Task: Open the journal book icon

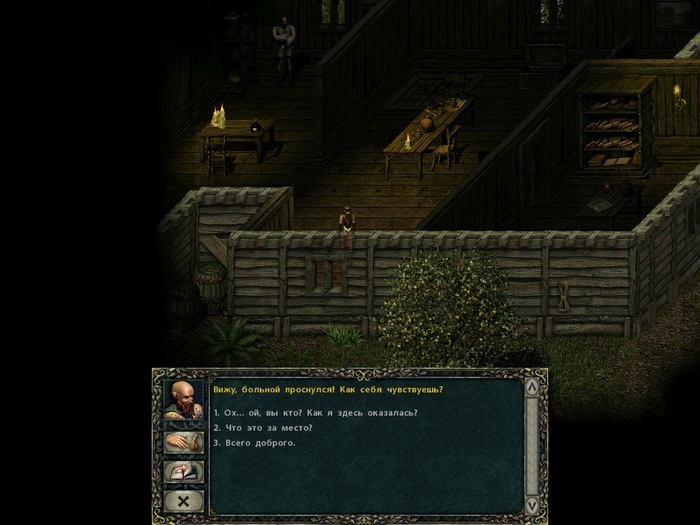Action: [x=184, y=471]
